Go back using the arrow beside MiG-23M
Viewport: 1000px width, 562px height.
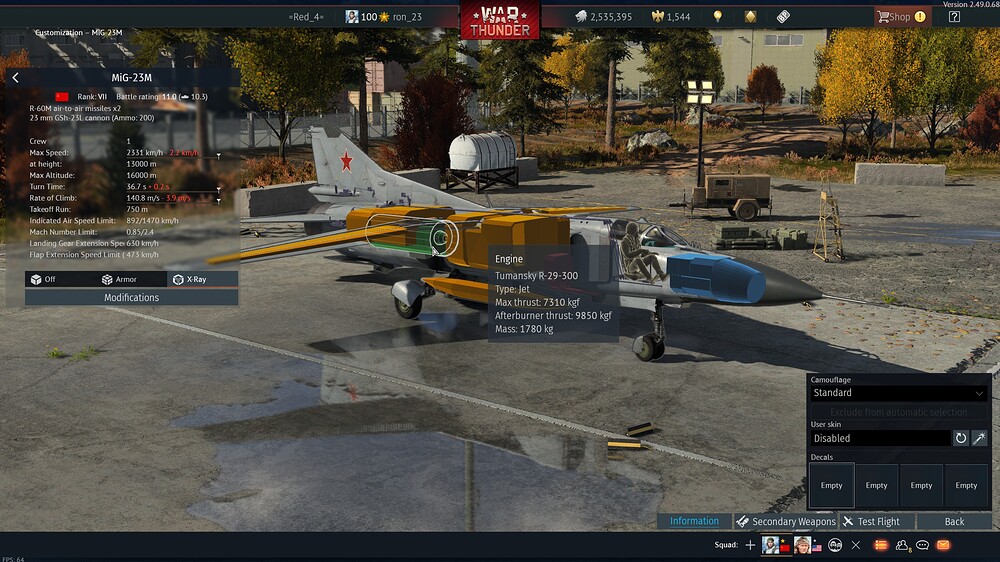coord(15,78)
